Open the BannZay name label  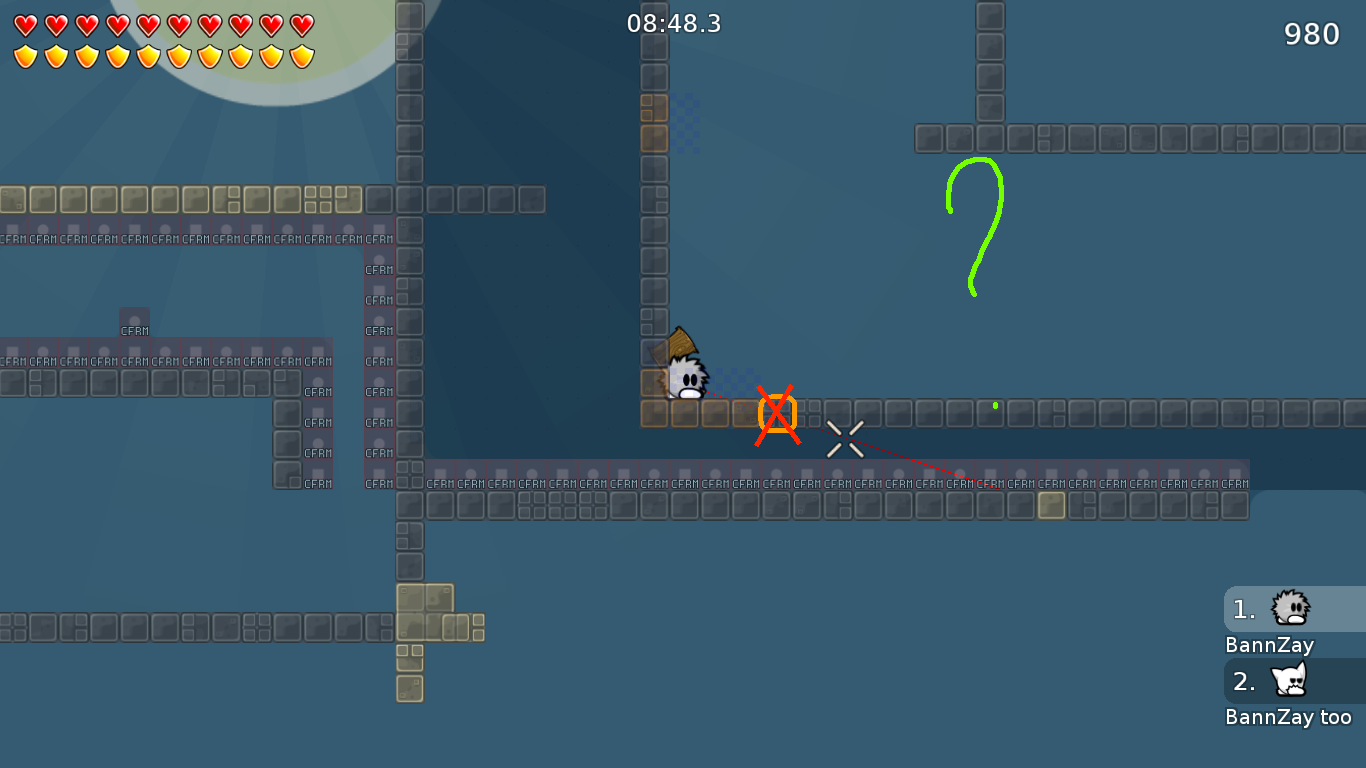tap(1269, 645)
